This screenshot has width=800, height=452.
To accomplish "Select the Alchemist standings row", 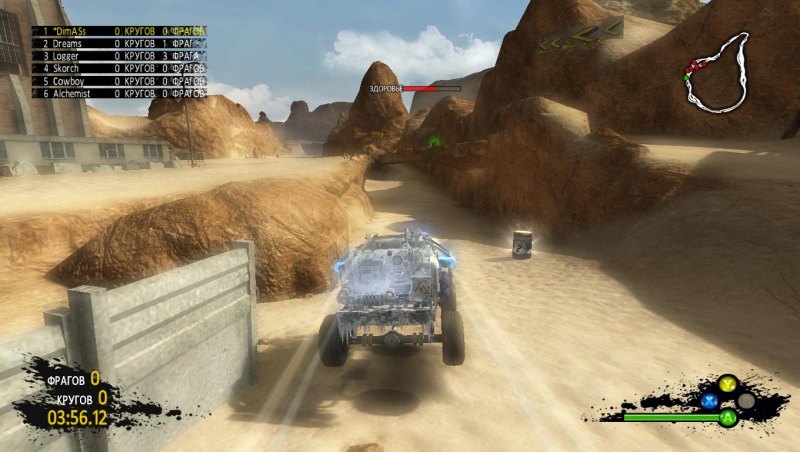I will click(x=120, y=93).
